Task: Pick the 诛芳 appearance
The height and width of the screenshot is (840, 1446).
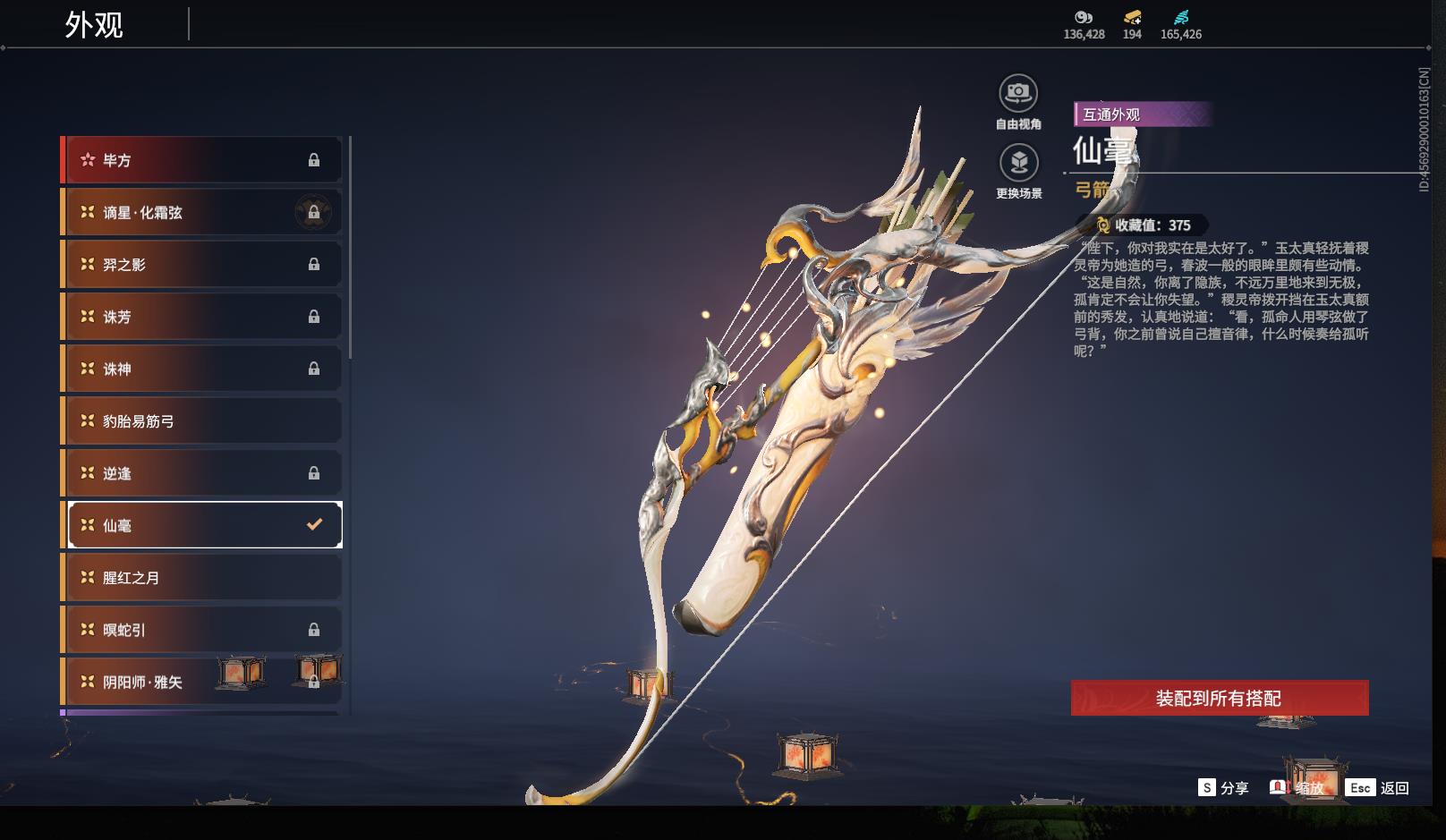Action: pyautogui.click(x=202, y=317)
